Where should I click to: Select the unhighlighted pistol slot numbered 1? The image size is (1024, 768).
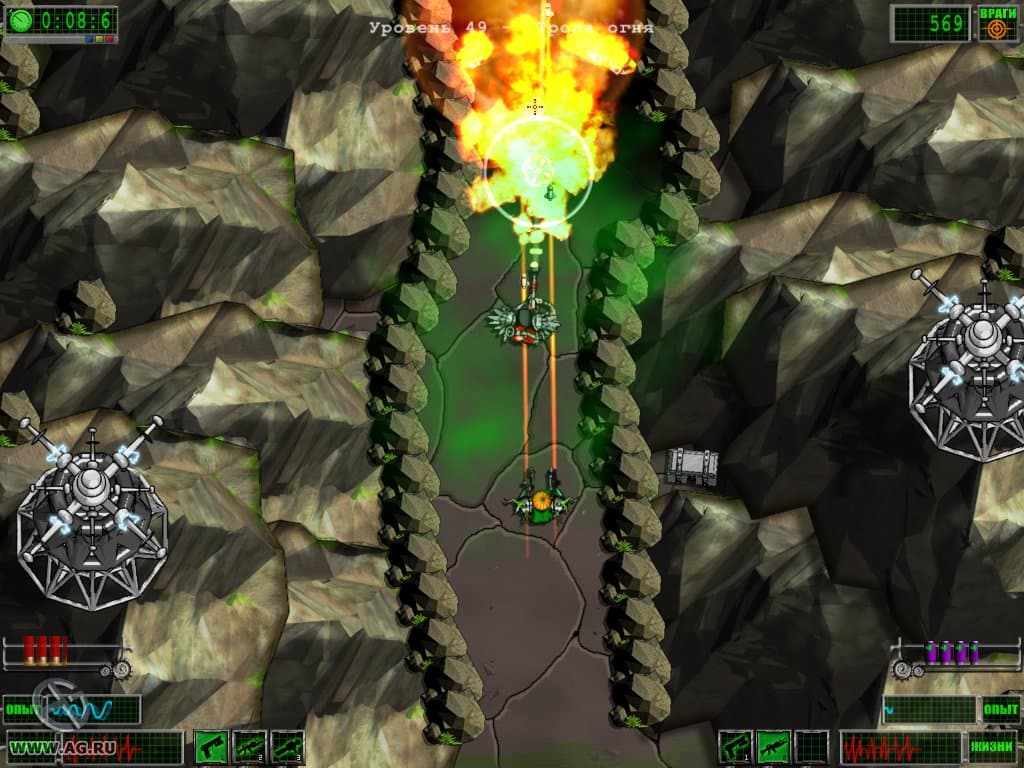point(735,746)
